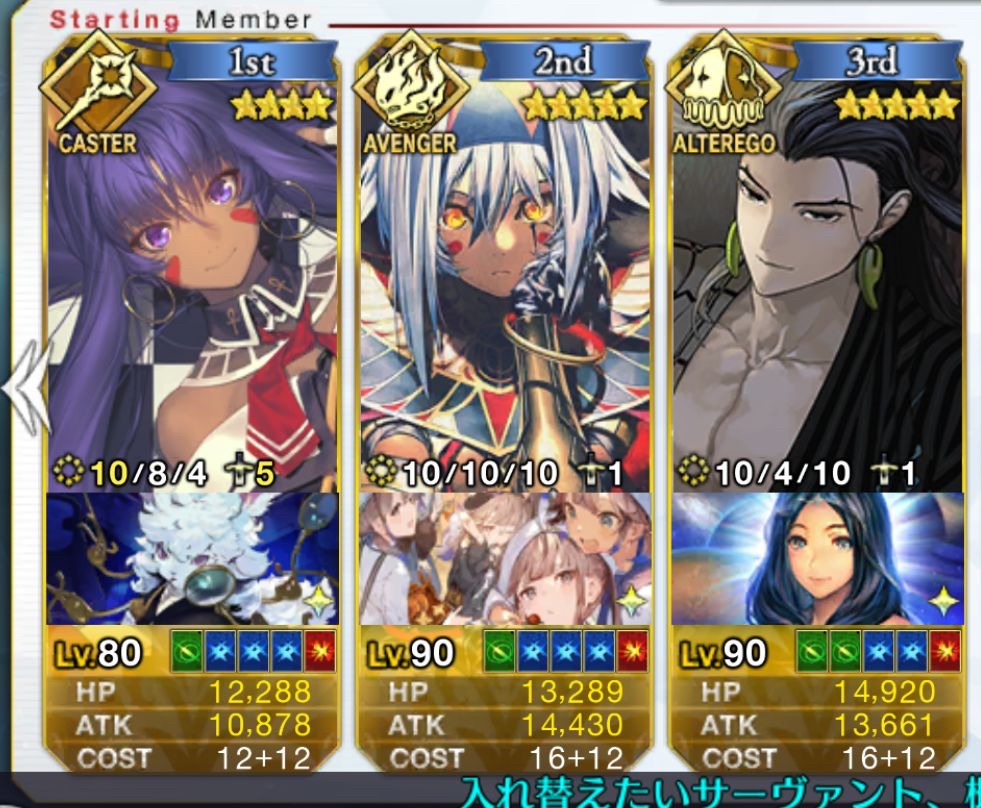Open the blue-haired woman Craft Essence under Alterego
981x808 pixels.
click(816, 558)
